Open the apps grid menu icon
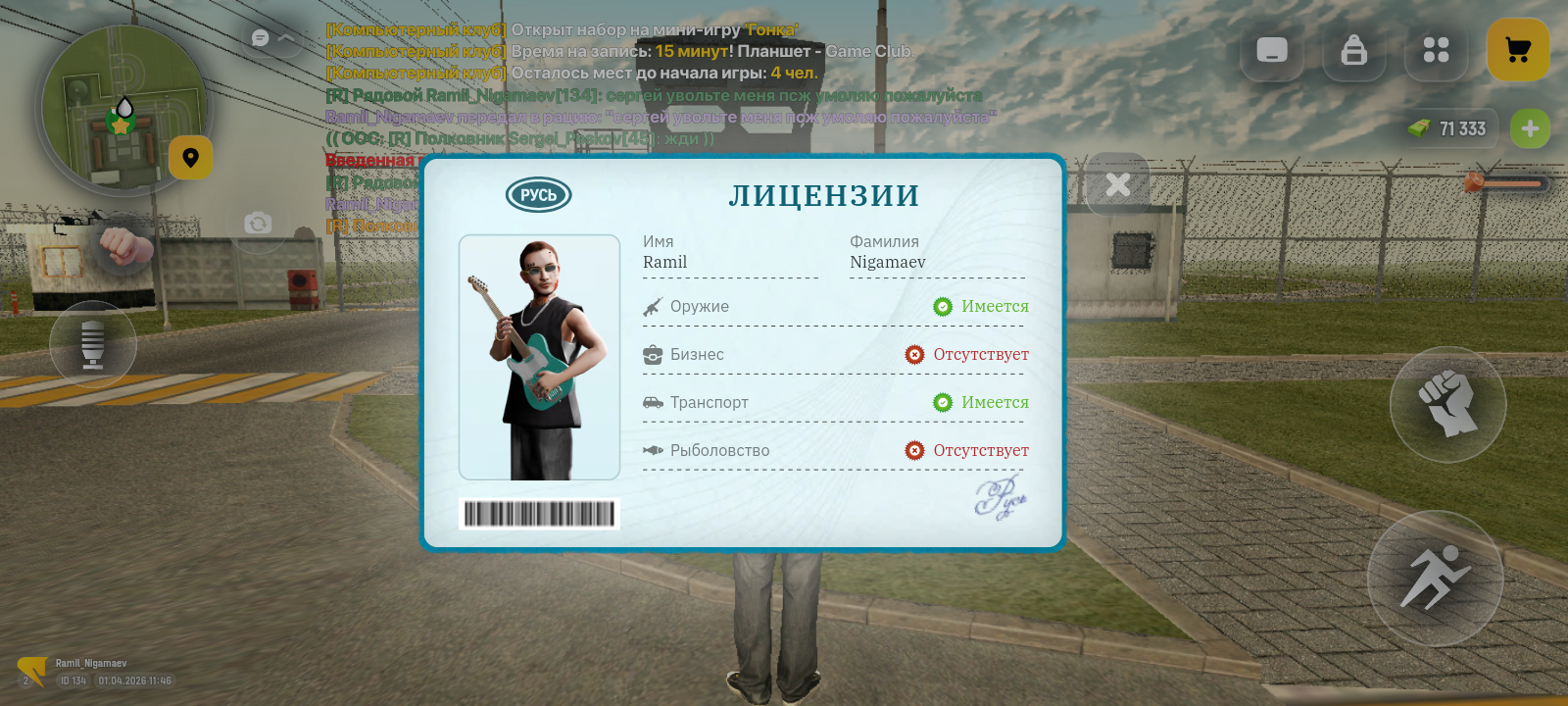 tap(1436, 50)
